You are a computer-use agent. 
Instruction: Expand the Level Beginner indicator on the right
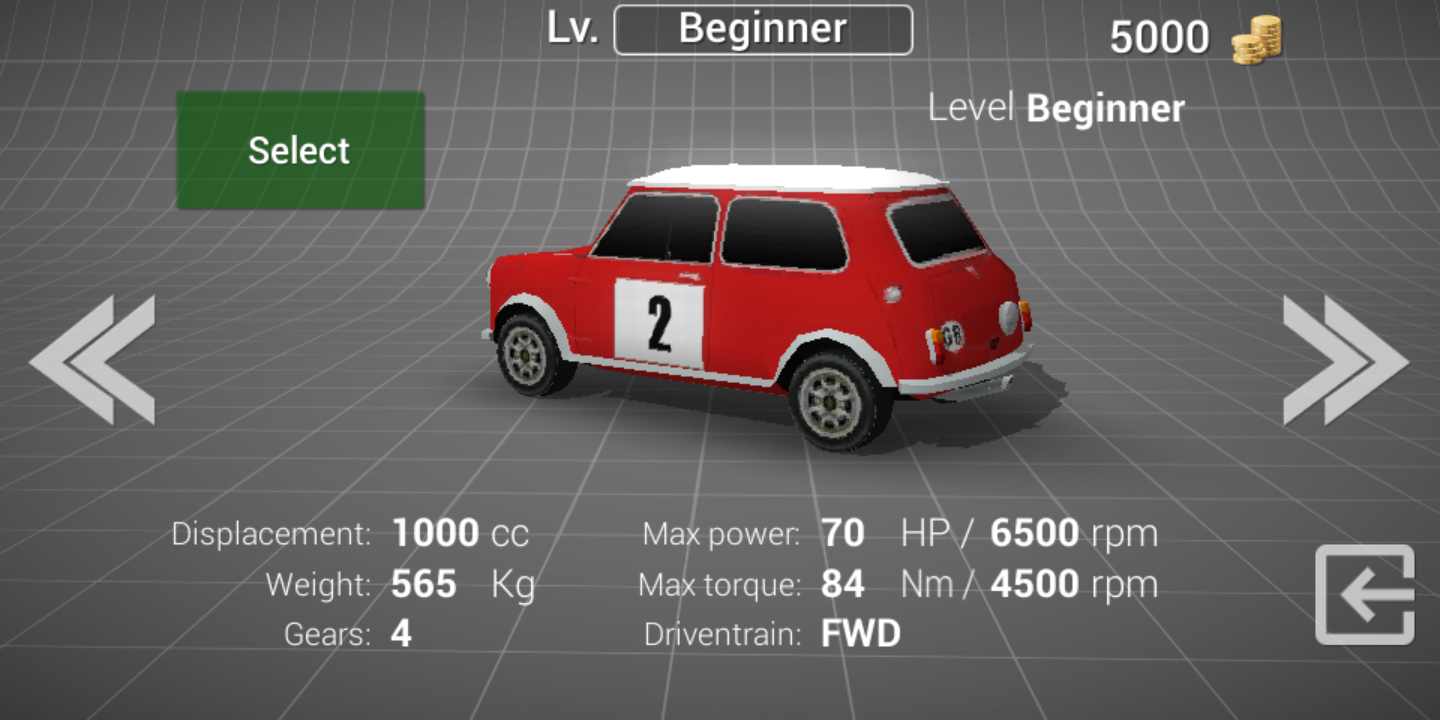[1055, 107]
